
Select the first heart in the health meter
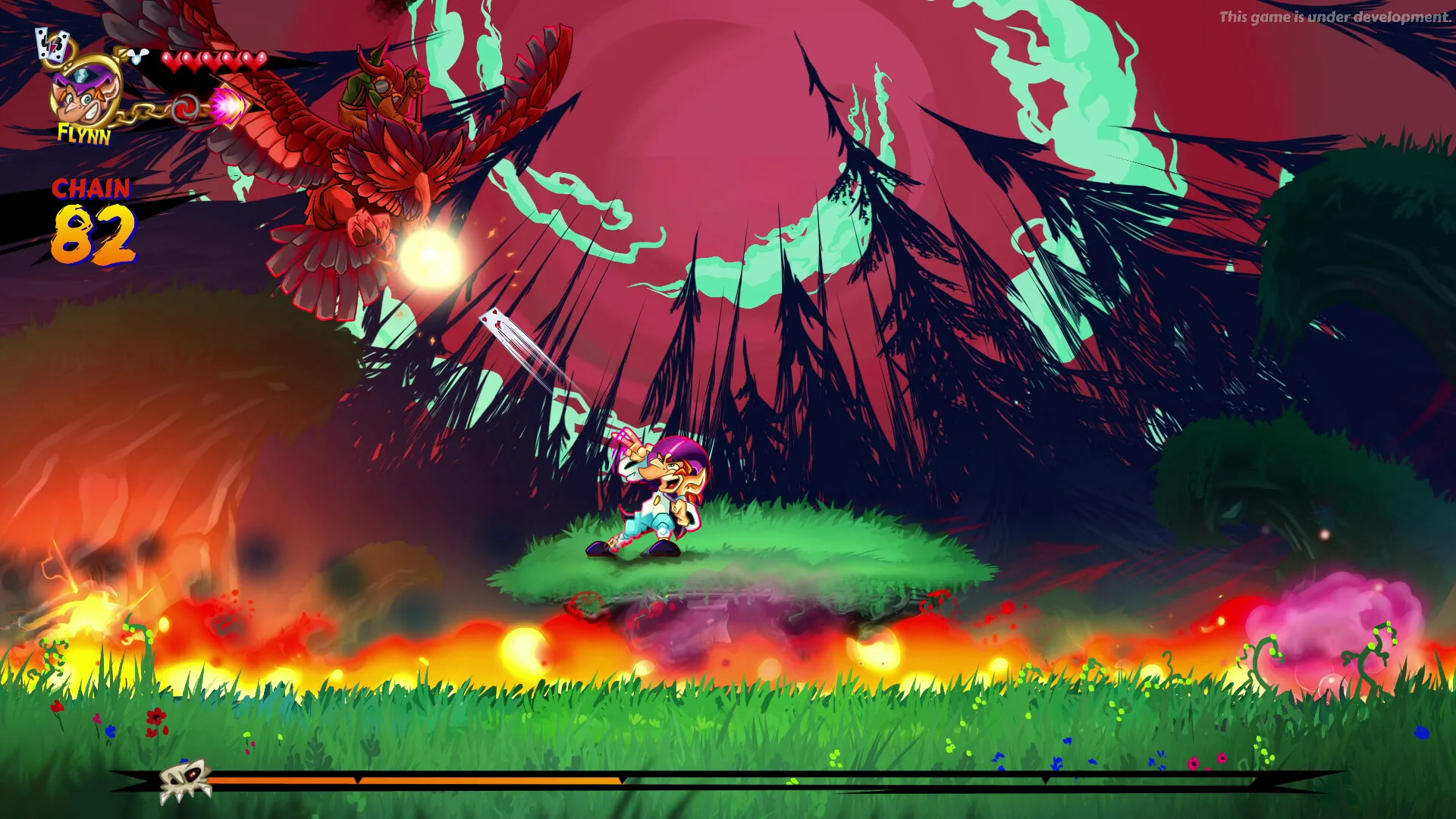tap(171, 61)
